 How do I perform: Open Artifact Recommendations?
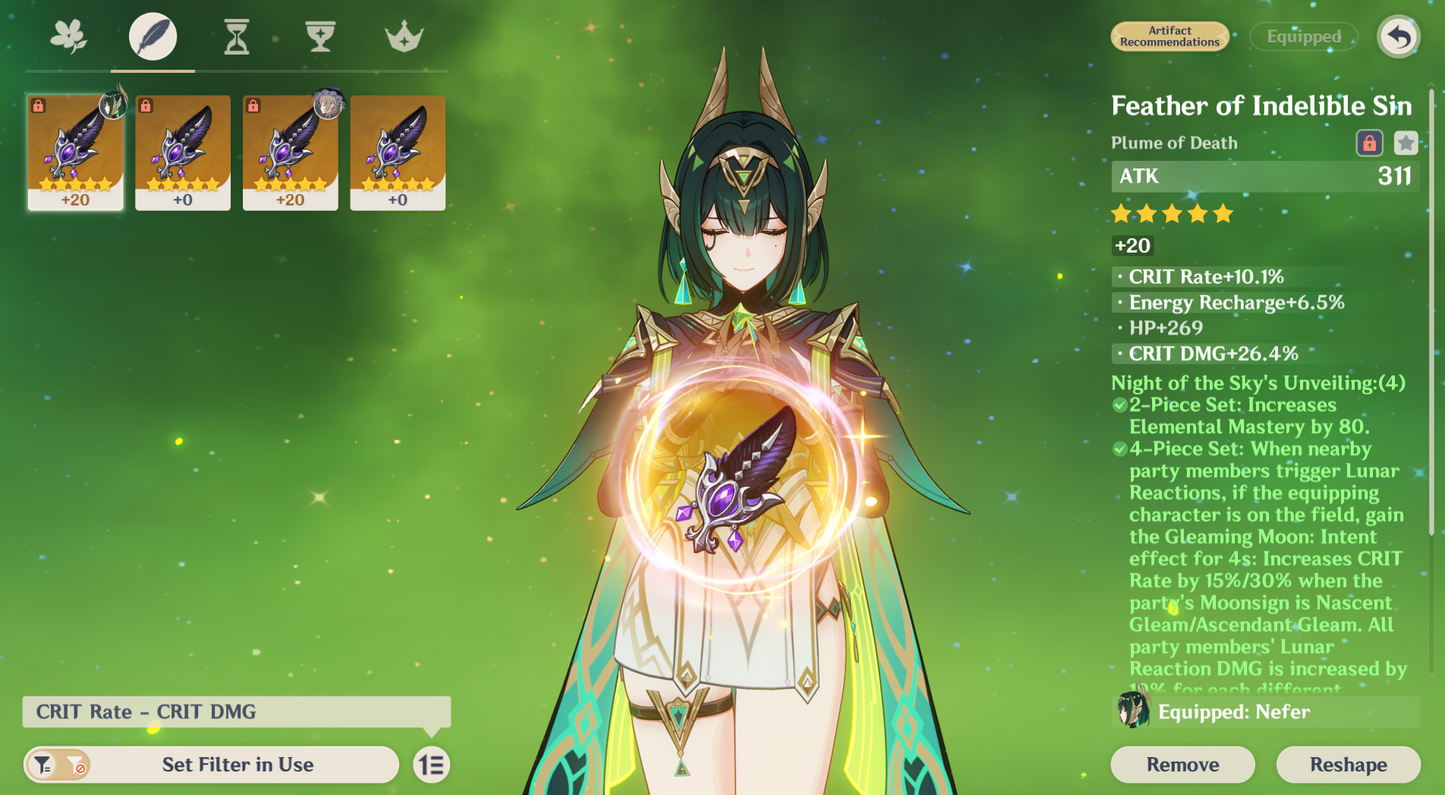click(1170, 36)
